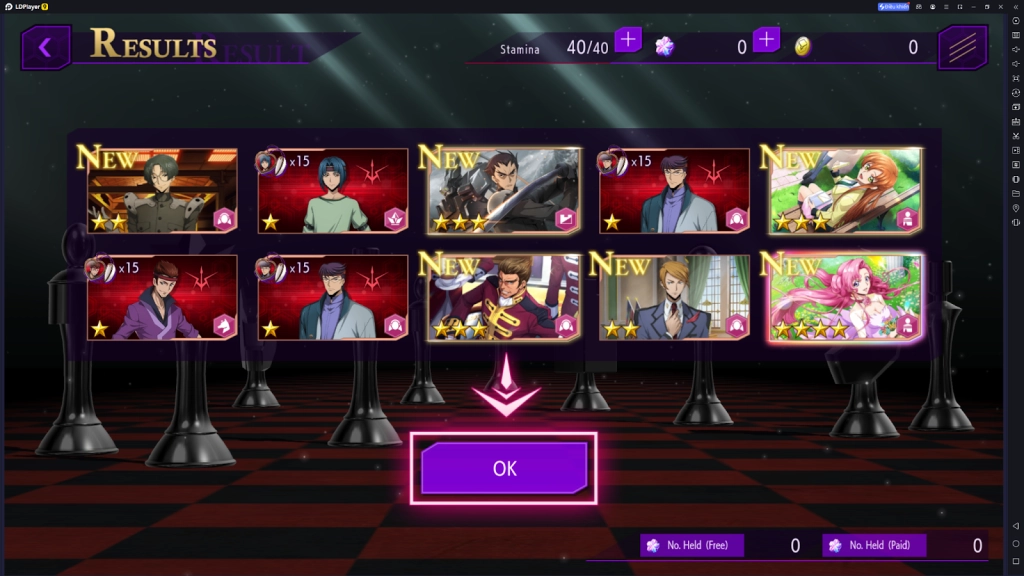Confirm results with the OK button
1024x576 pixels.
tap(504, 468)
